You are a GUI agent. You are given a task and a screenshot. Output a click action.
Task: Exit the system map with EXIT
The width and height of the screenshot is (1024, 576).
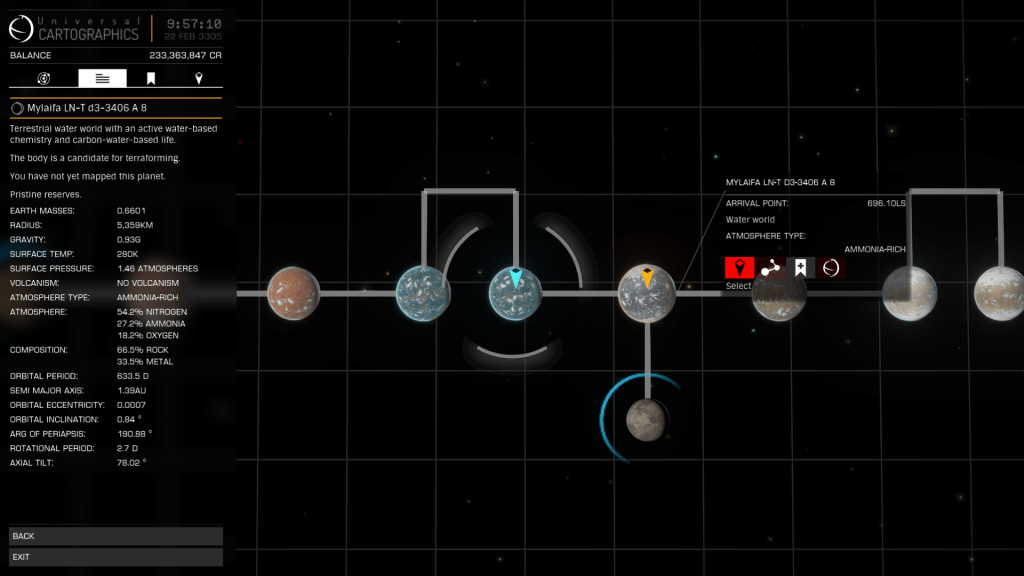[x=115, y=556]
